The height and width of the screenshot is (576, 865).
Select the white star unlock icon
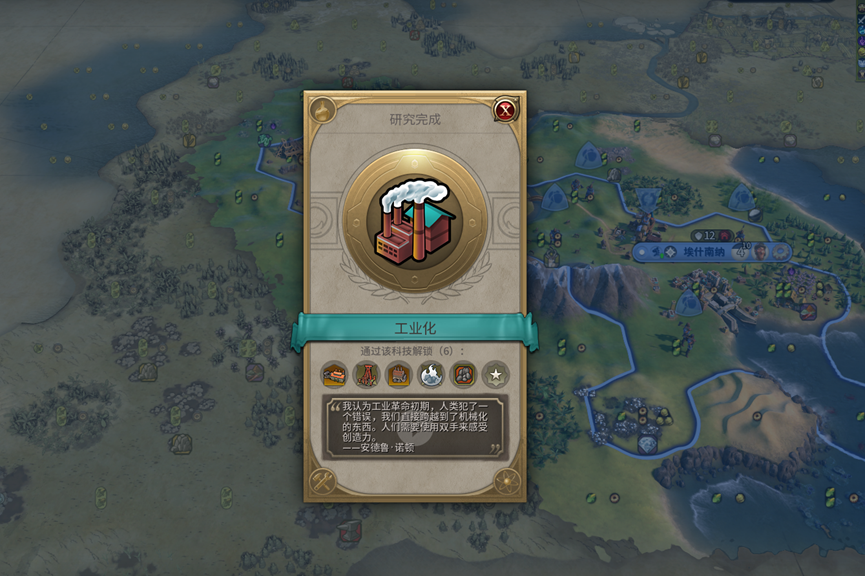(494, 375)
